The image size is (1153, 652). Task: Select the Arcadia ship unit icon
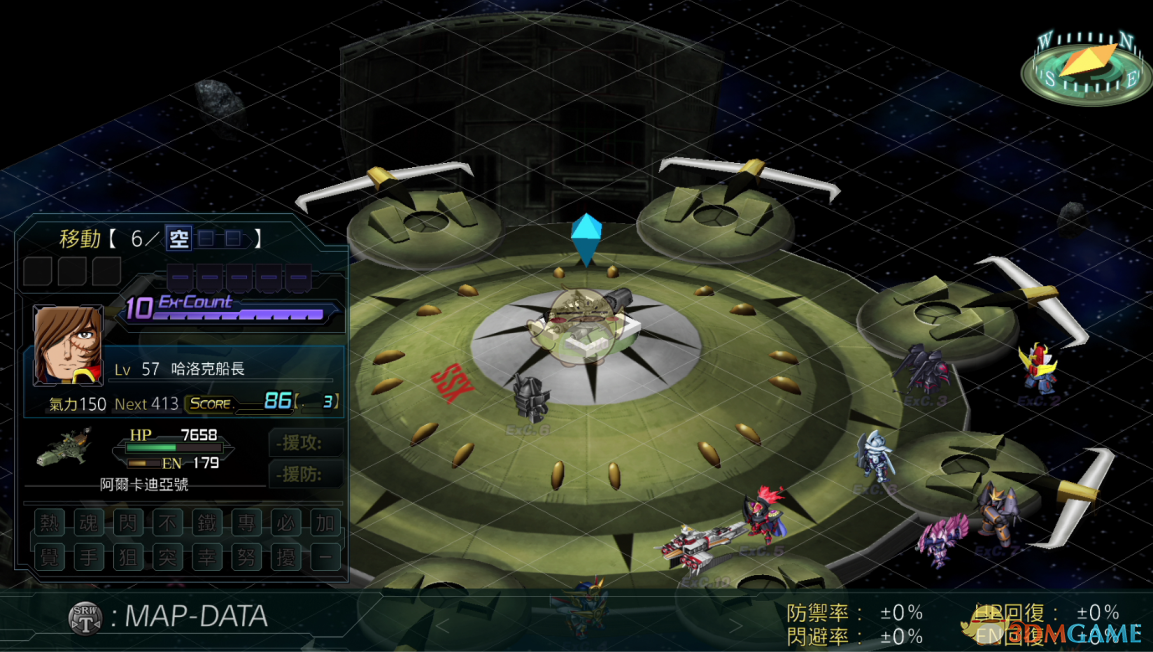(64, 449)
